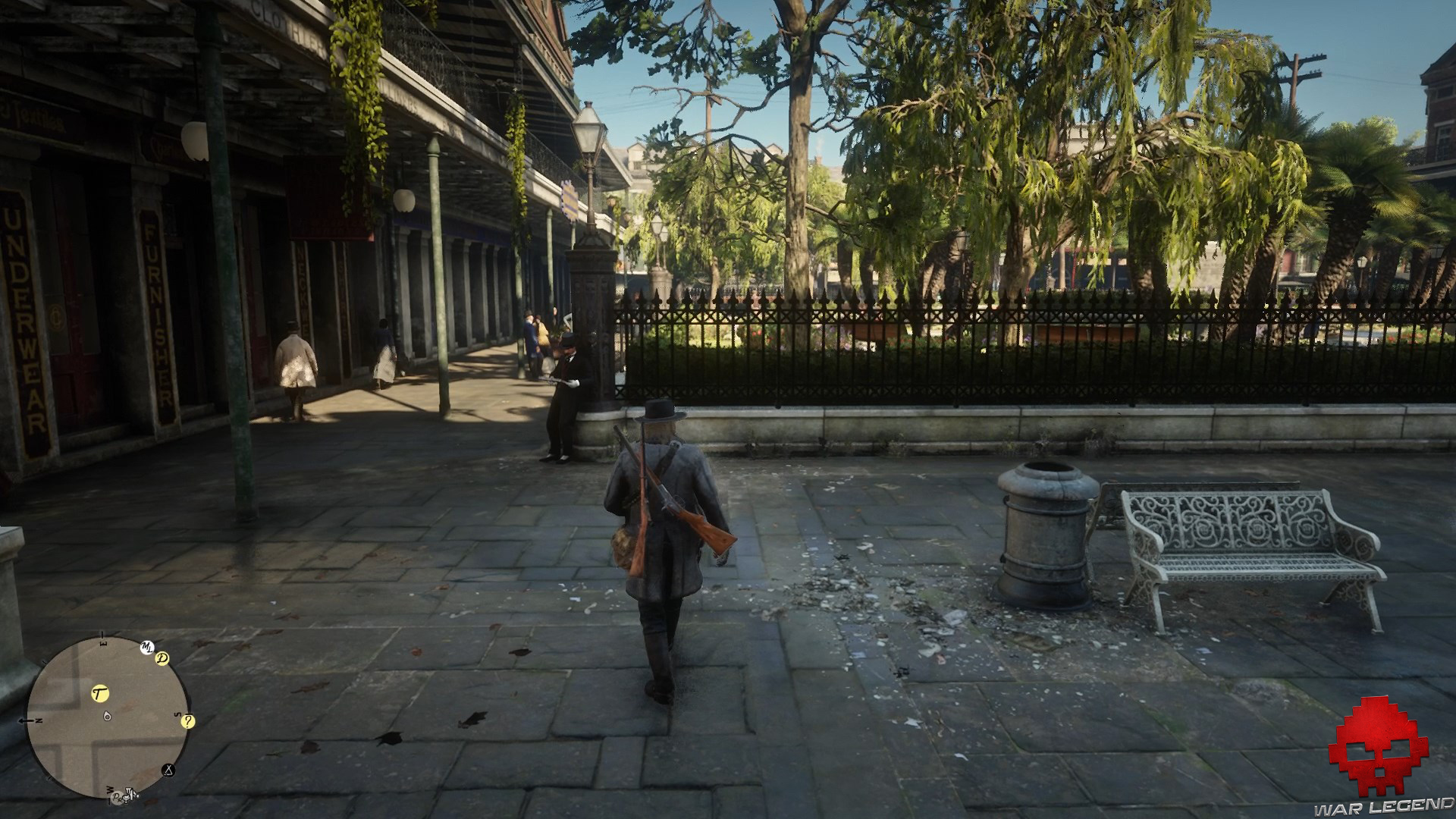Click the S compass letter on the minimap
Image resolution: width=1456 pixels, height=819 pixels.
pos(177,714)
